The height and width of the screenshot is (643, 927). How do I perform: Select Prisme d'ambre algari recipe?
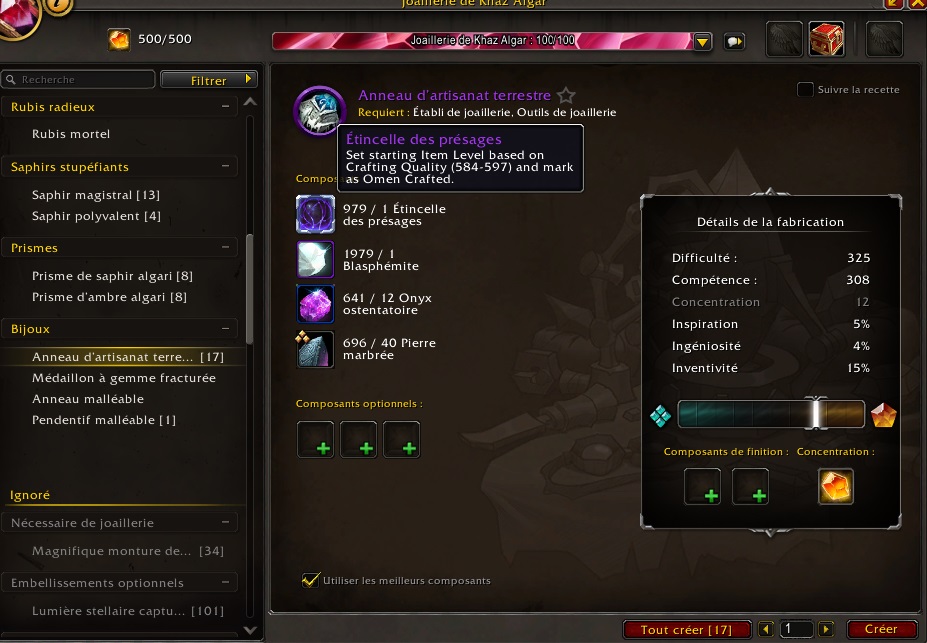click(109, 297)
